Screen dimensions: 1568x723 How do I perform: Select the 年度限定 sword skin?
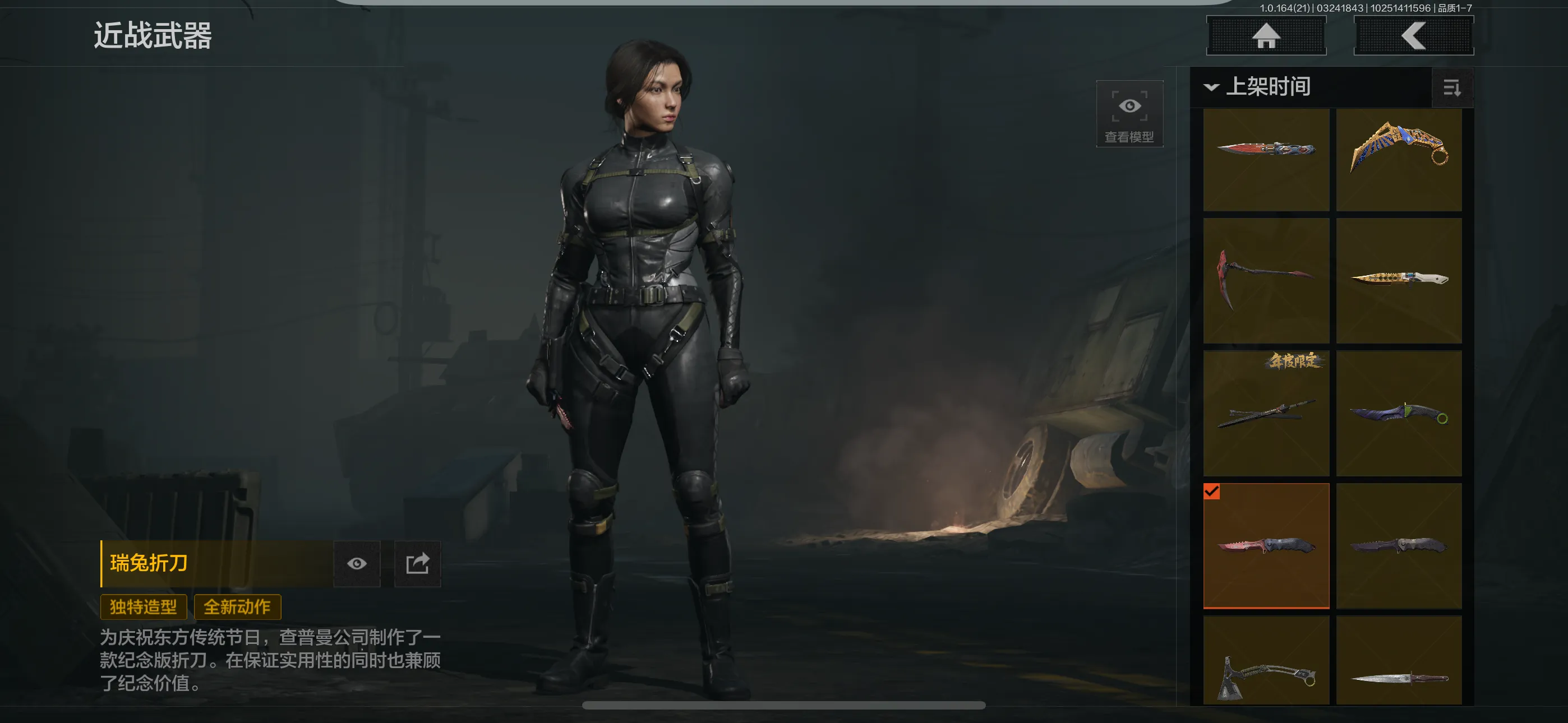[1266, 413]
